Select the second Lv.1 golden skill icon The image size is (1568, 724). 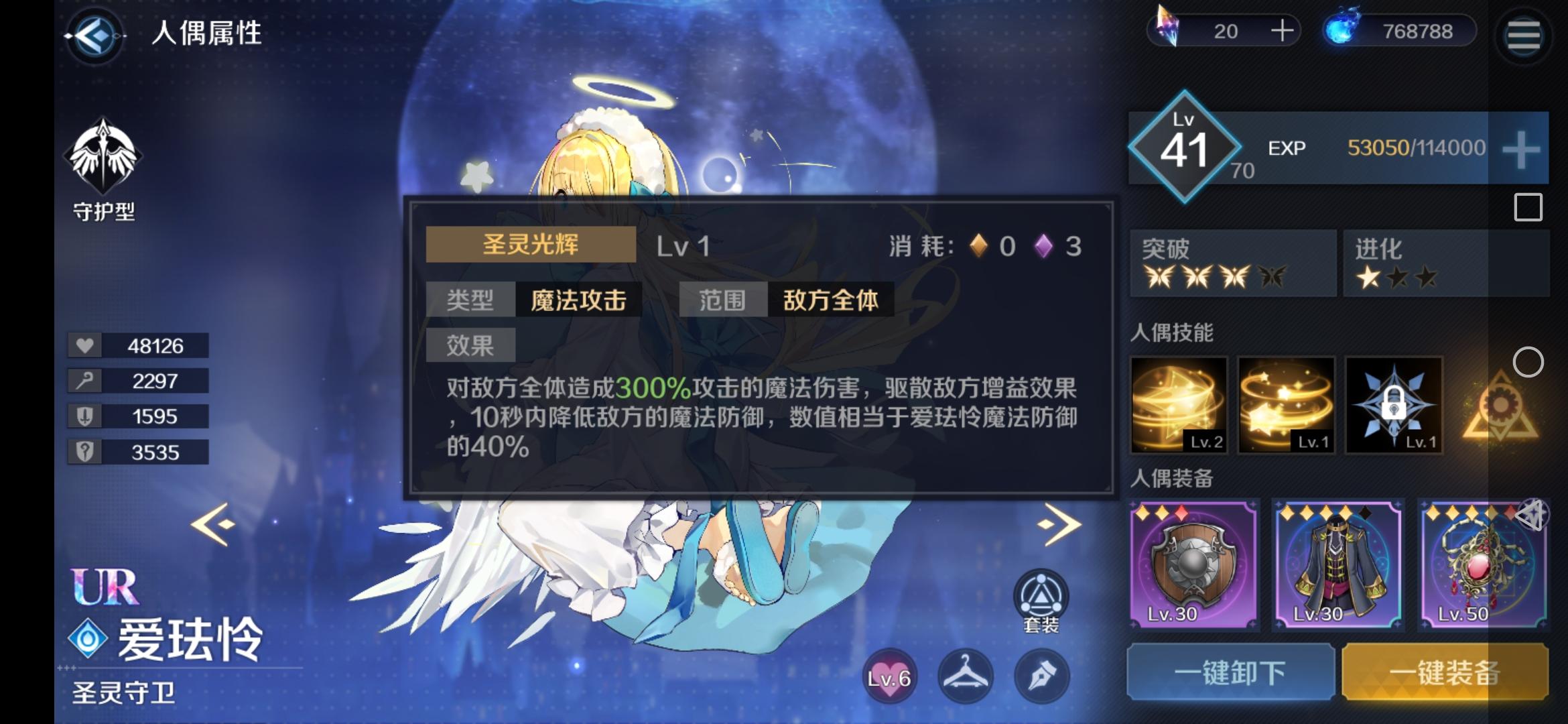pyautogui.click(x=1286, y=406)
